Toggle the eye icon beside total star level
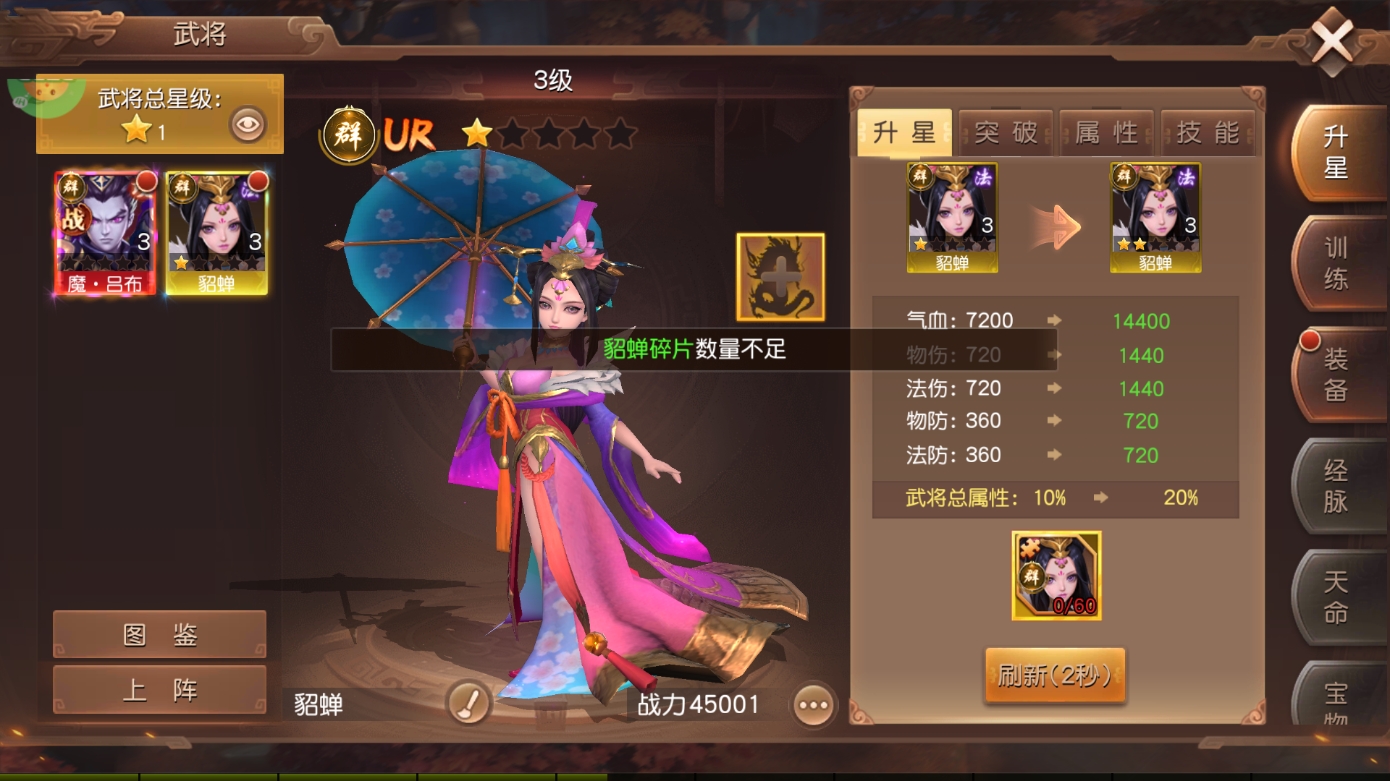This screenshot has width=1390, height=781. (x=248, y=125)
